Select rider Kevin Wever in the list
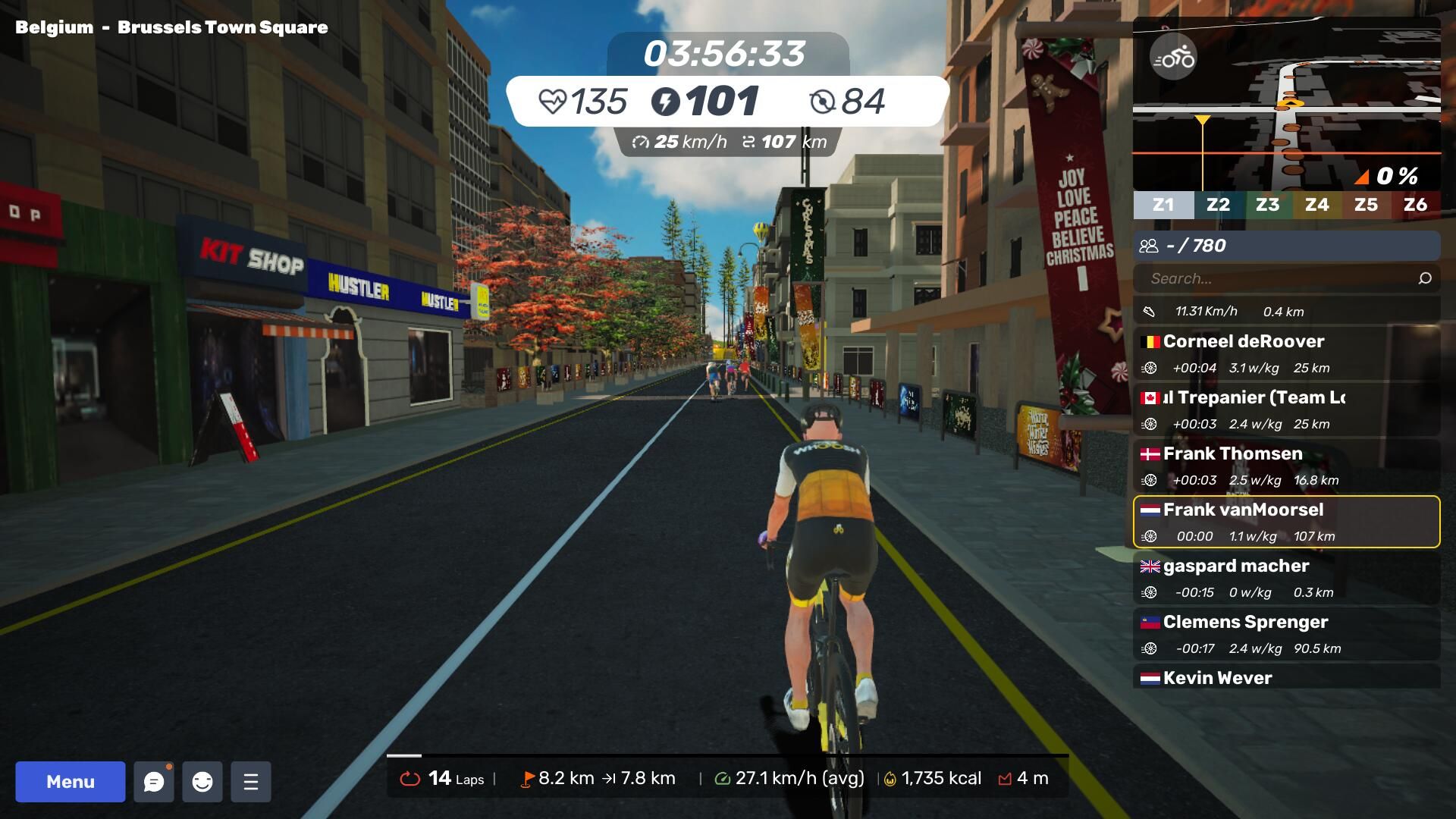 [1286, 677]
